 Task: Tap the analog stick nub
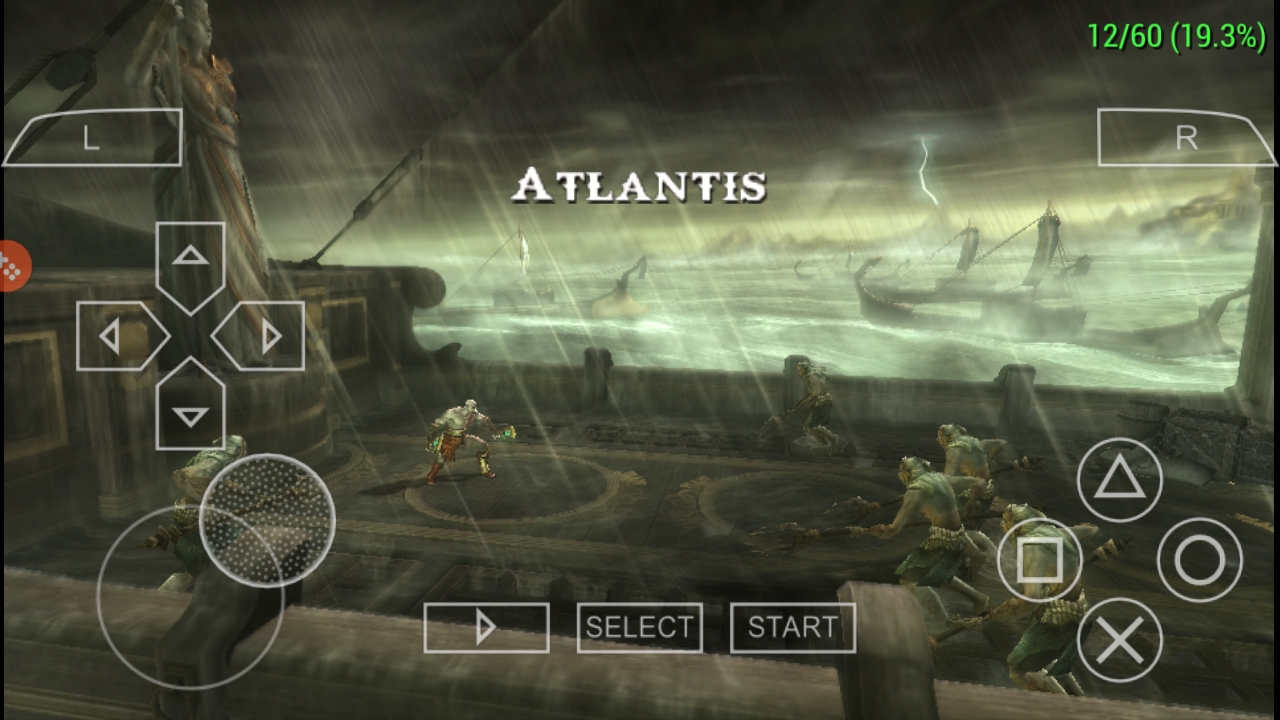pos(267,520)
